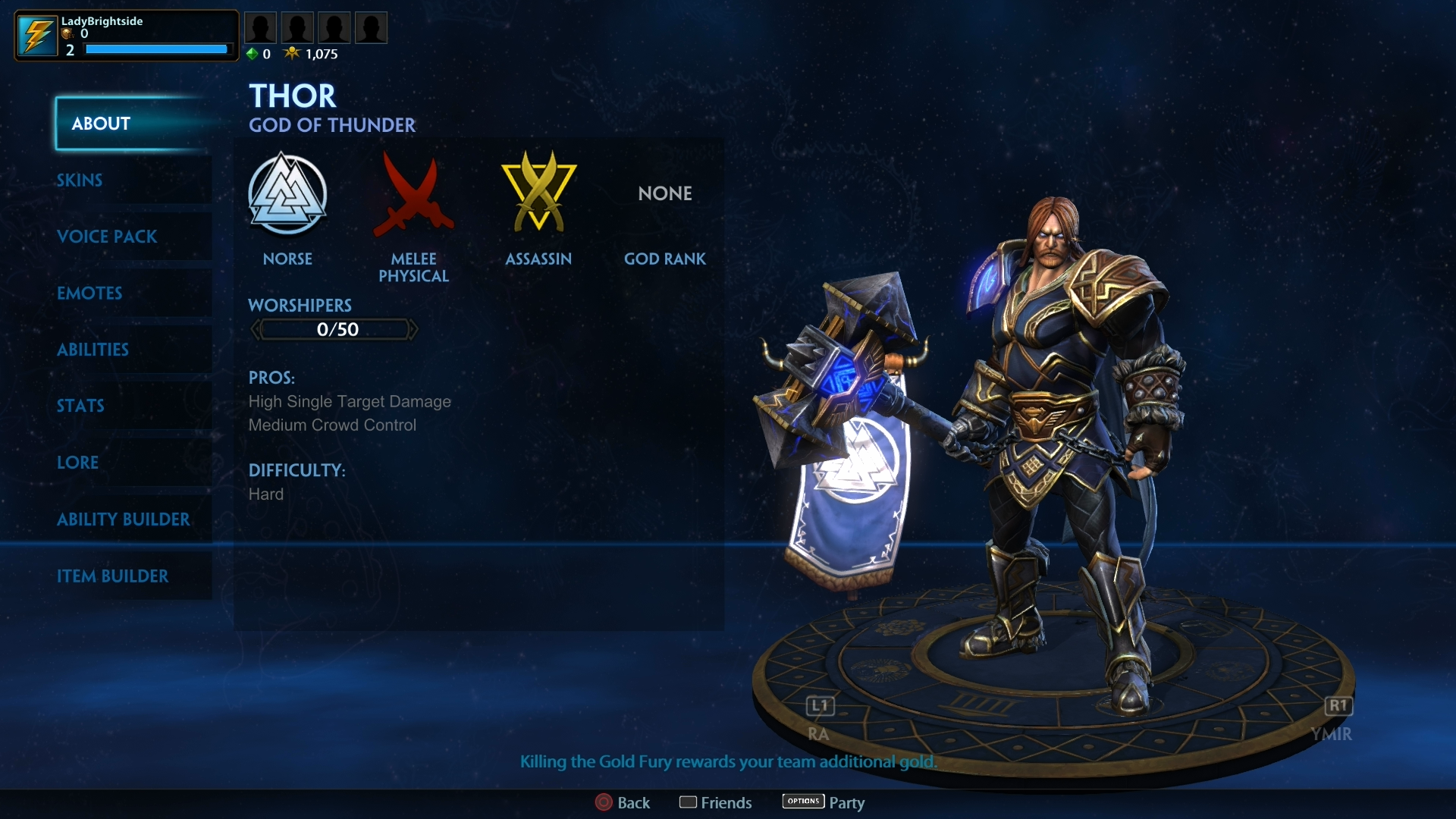The width and height of the screenshot is (1456, 819).
Task: Click the Assassin class icon
Action: tap(538, 193)
